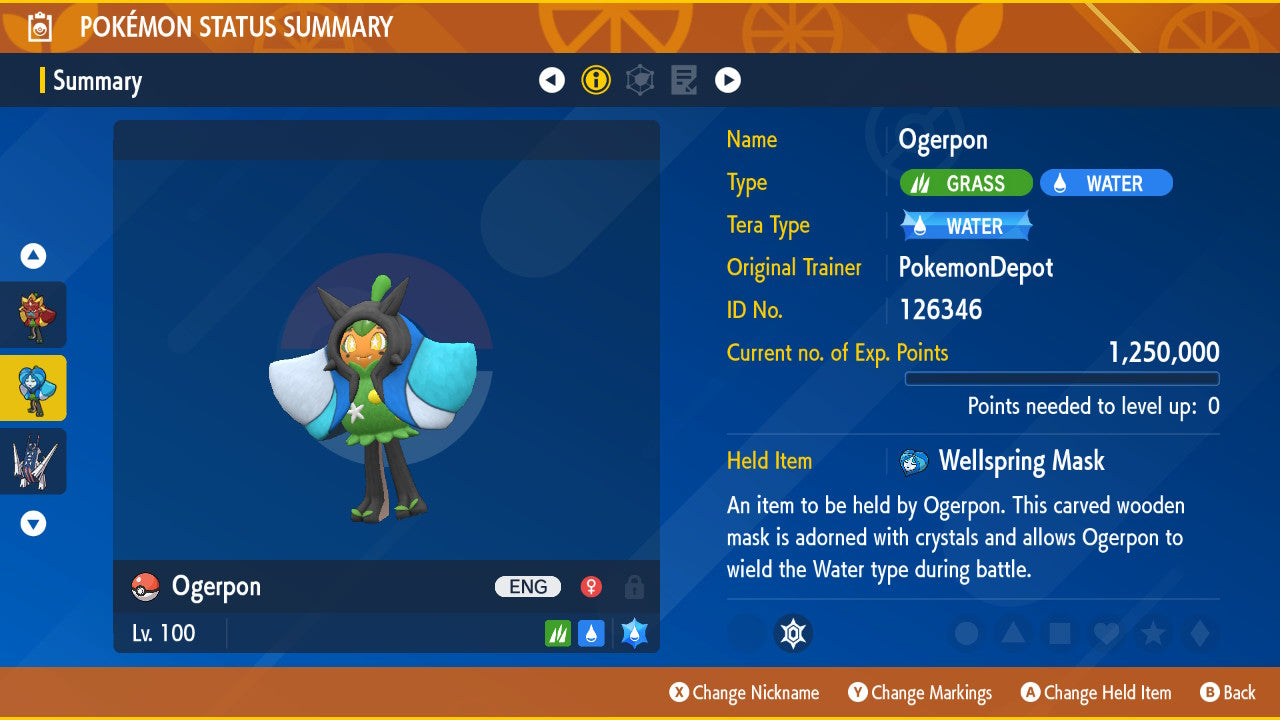Choose Change Nickname option

[744, 692]
